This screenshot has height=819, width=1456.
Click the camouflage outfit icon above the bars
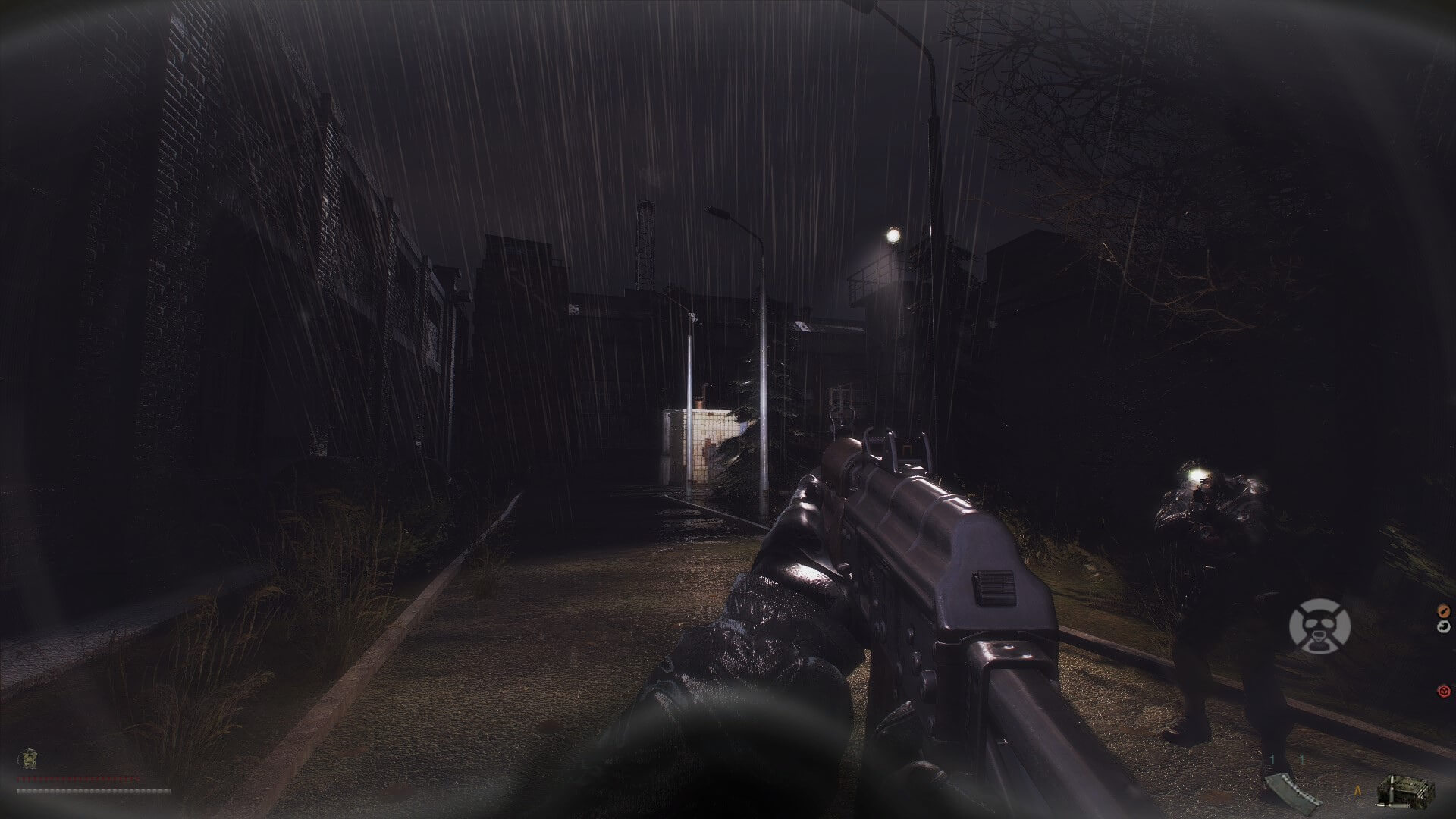pyautogui.click(x=27, y=759)
